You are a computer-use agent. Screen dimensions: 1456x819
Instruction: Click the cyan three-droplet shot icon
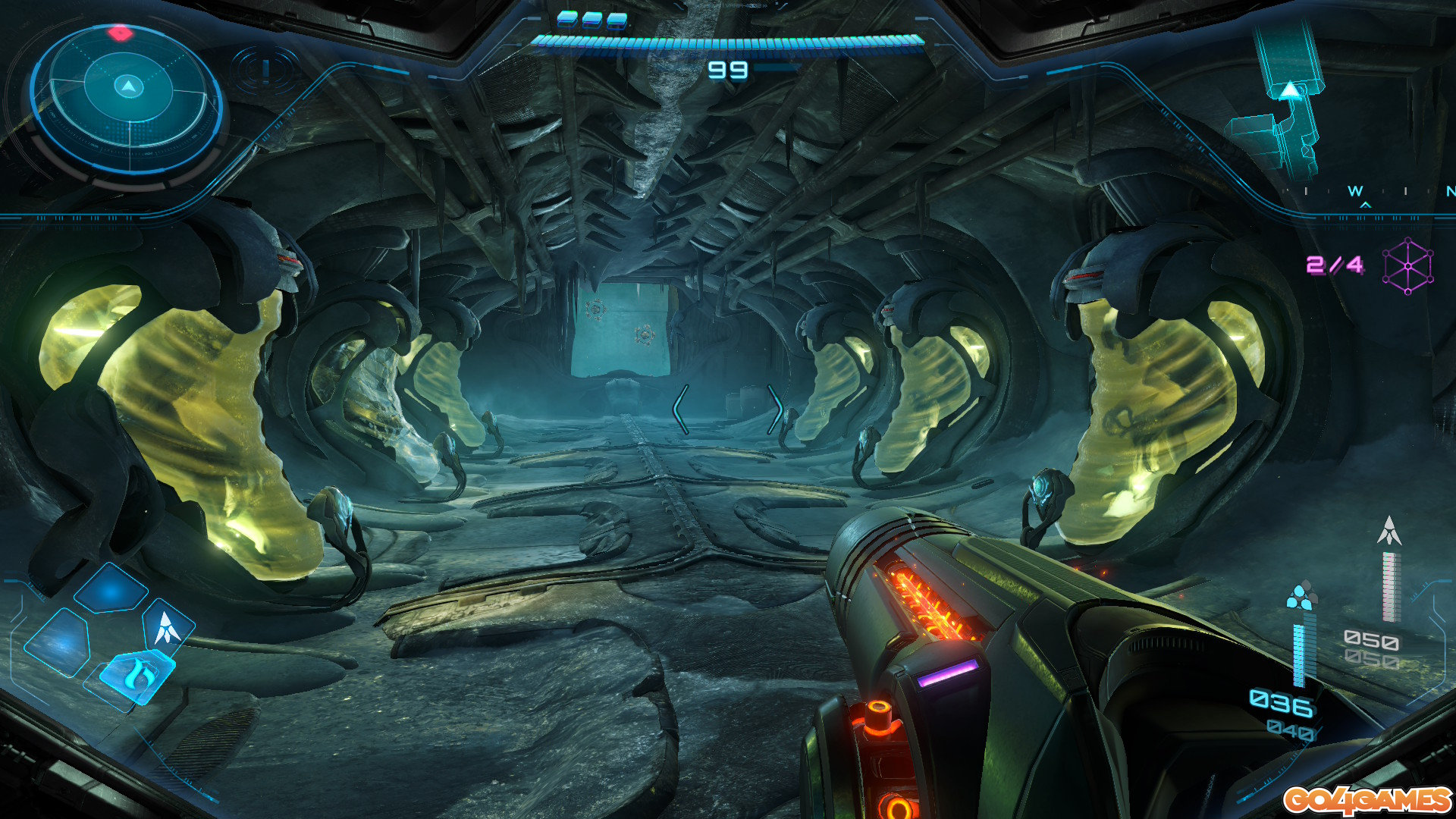pos(1301,595)
